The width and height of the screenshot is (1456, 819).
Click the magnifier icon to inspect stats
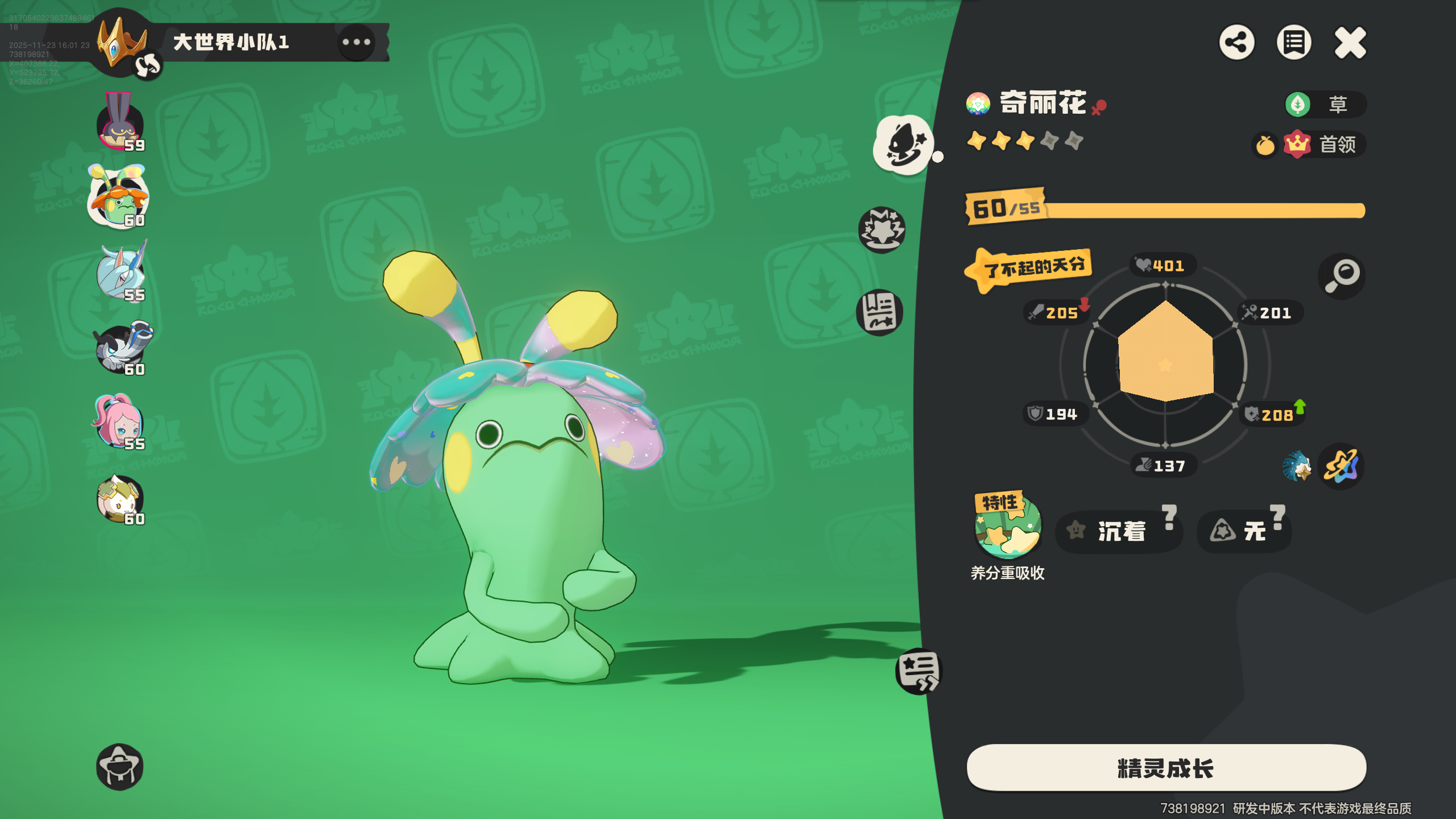[1341, 276]
